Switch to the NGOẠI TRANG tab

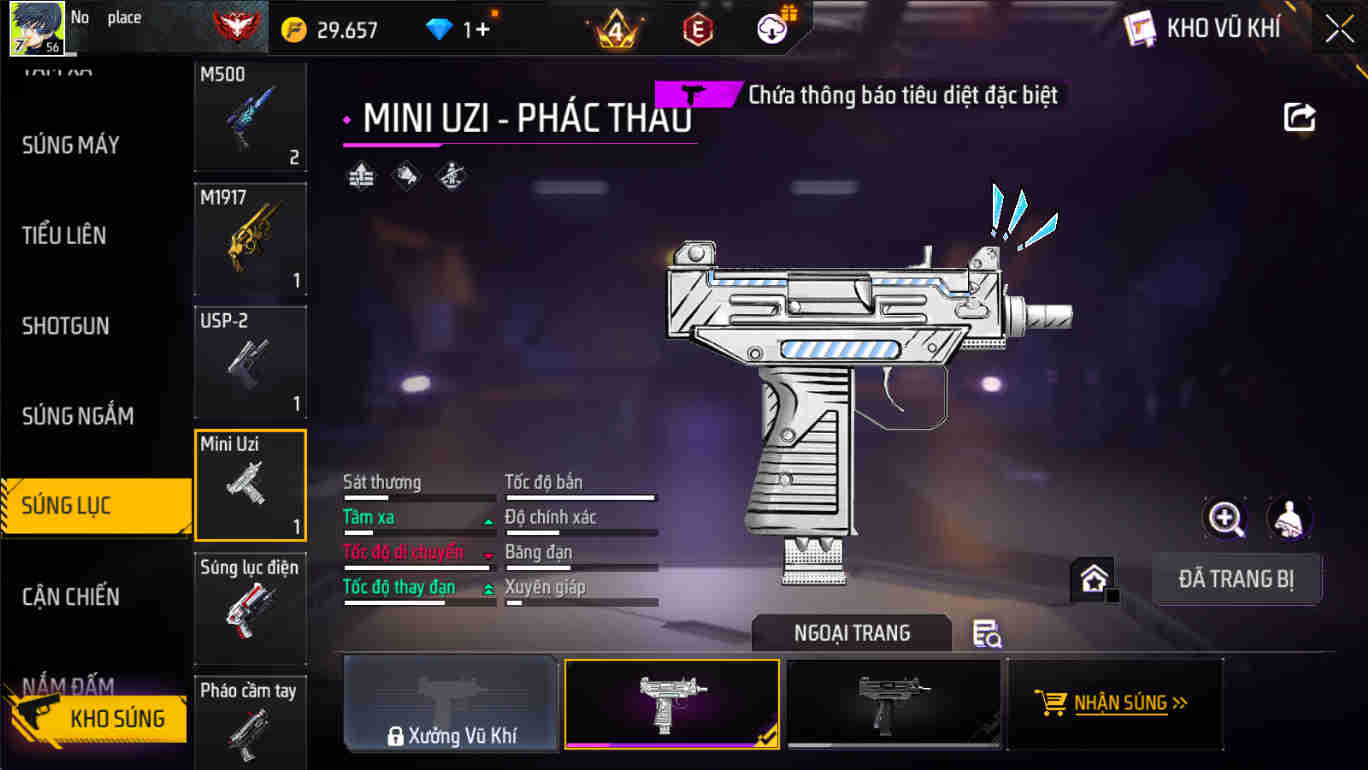(852, 633)
